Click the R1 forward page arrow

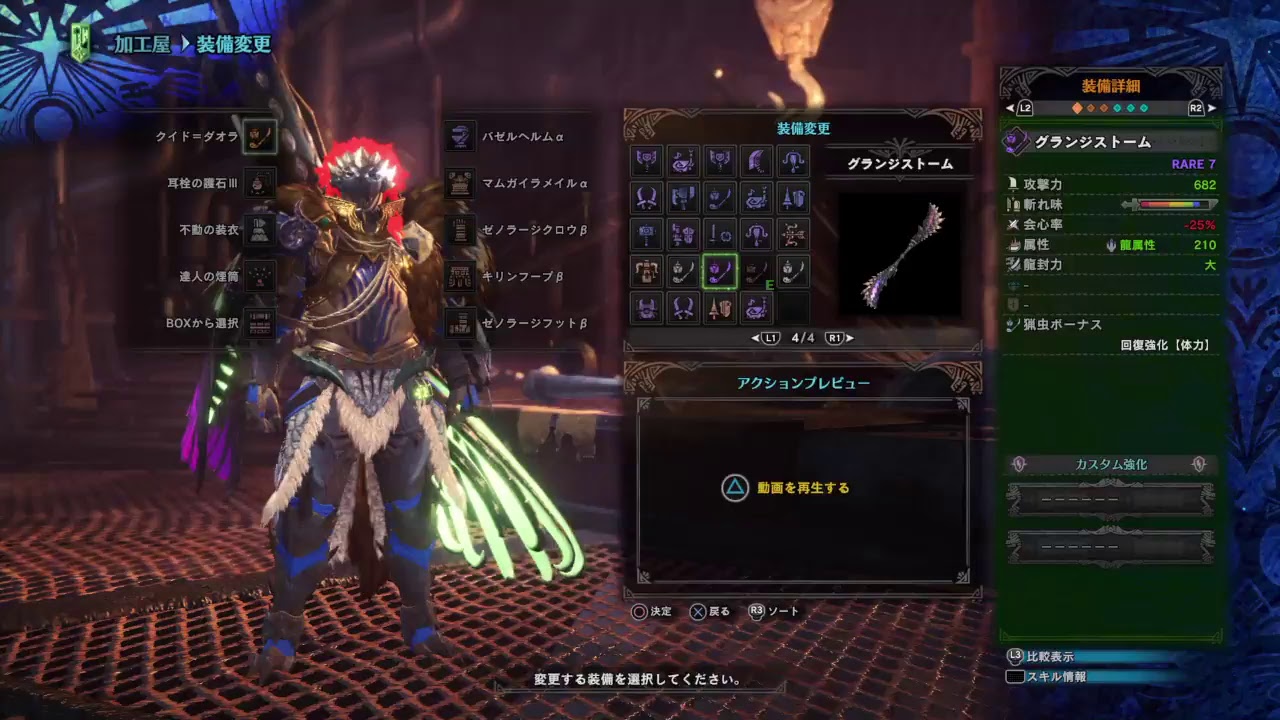[834, 337]
